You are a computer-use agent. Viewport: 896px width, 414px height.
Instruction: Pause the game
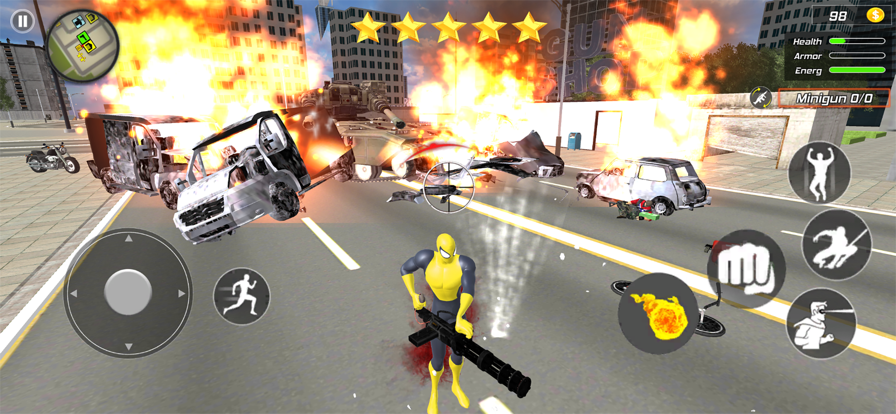[x=22, y=20]
